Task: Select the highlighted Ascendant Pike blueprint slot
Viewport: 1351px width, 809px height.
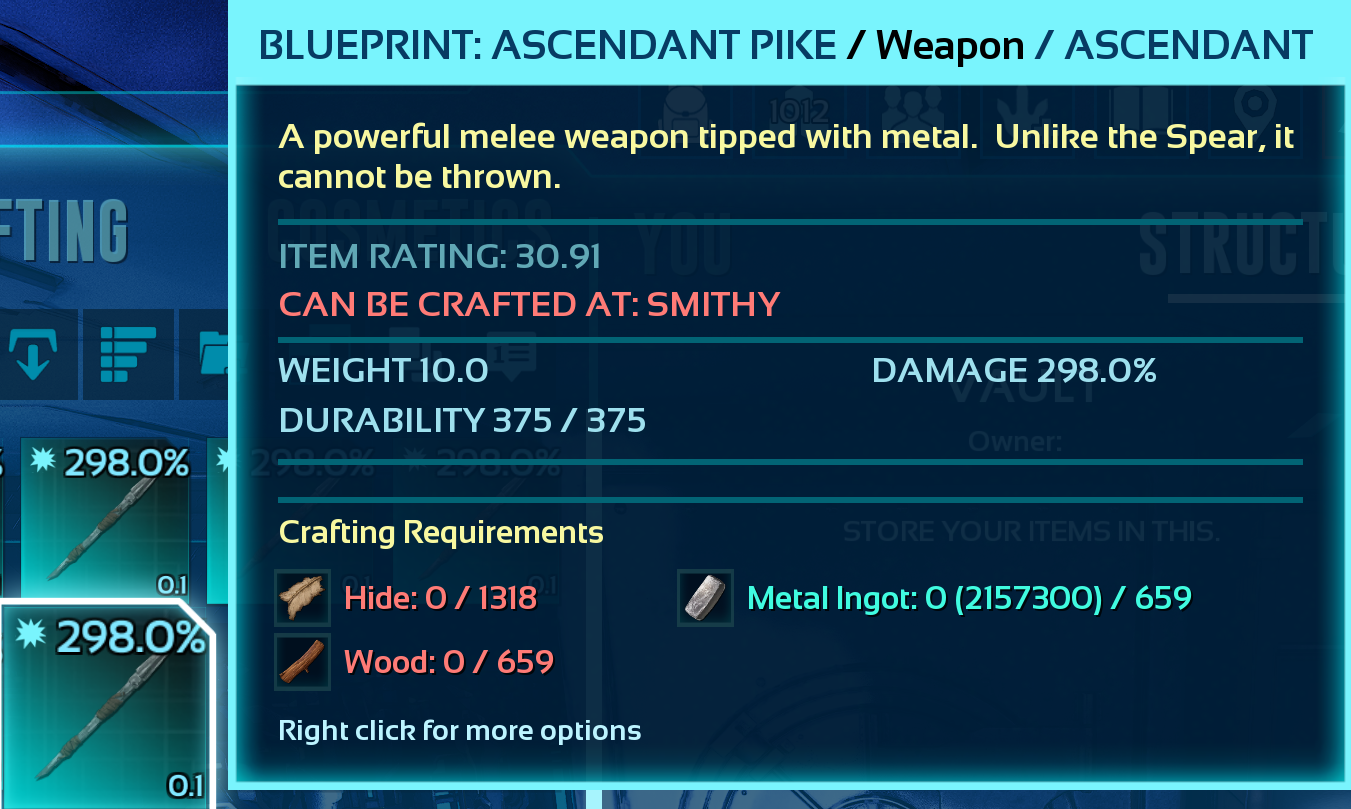Action: coord(106,705)
